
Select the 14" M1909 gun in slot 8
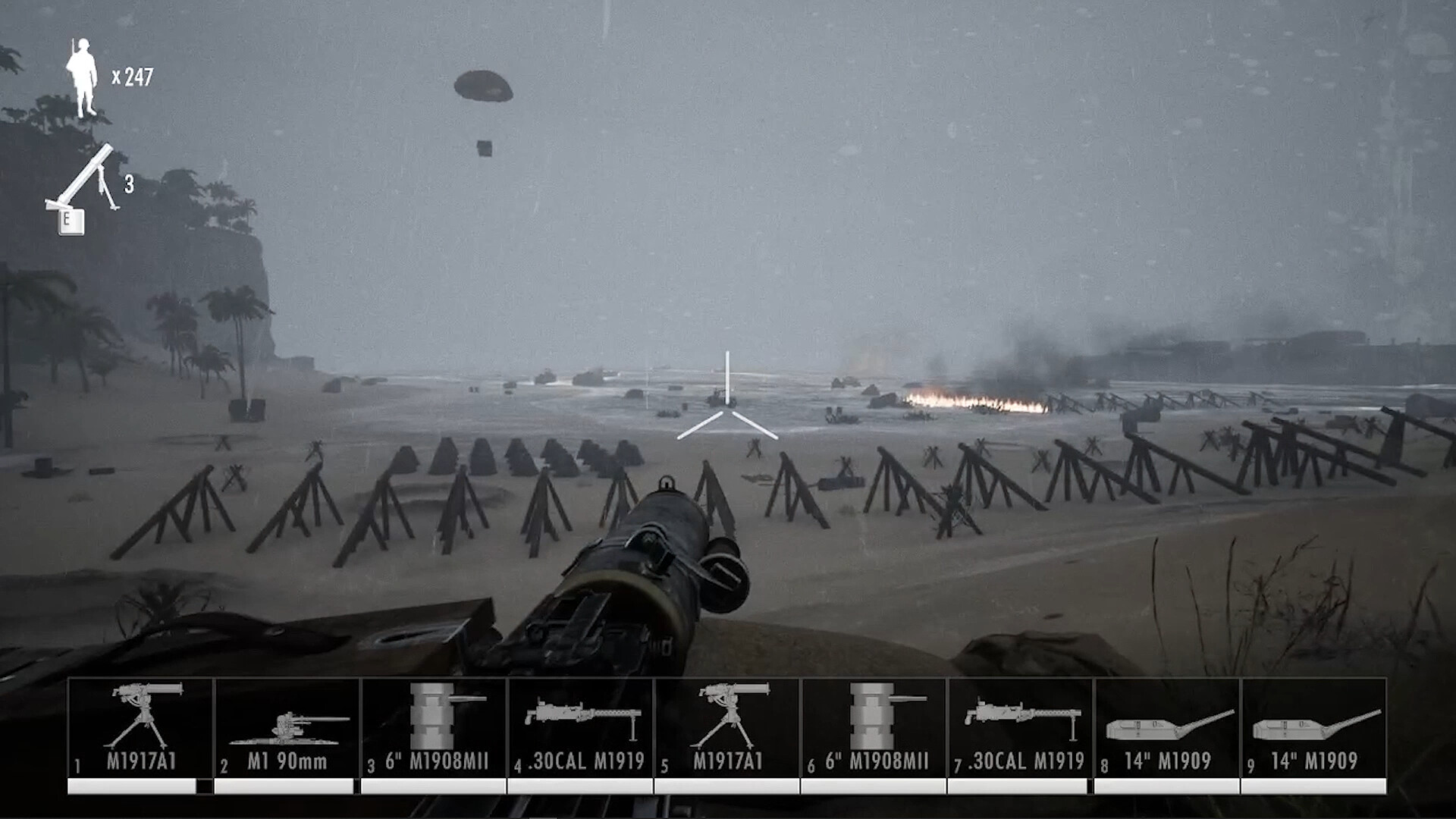point(1168,720)
